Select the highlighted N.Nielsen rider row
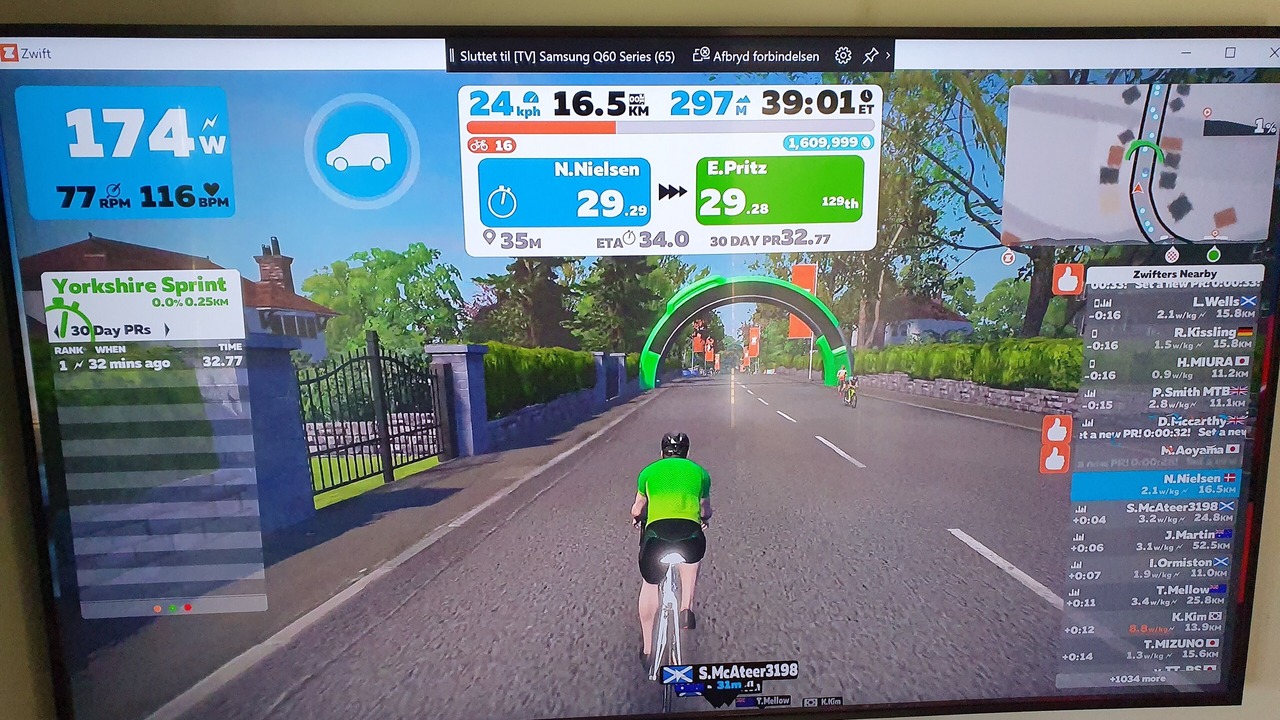The width and height of the screenshot is (1280, 720). tap(1156, 485)
